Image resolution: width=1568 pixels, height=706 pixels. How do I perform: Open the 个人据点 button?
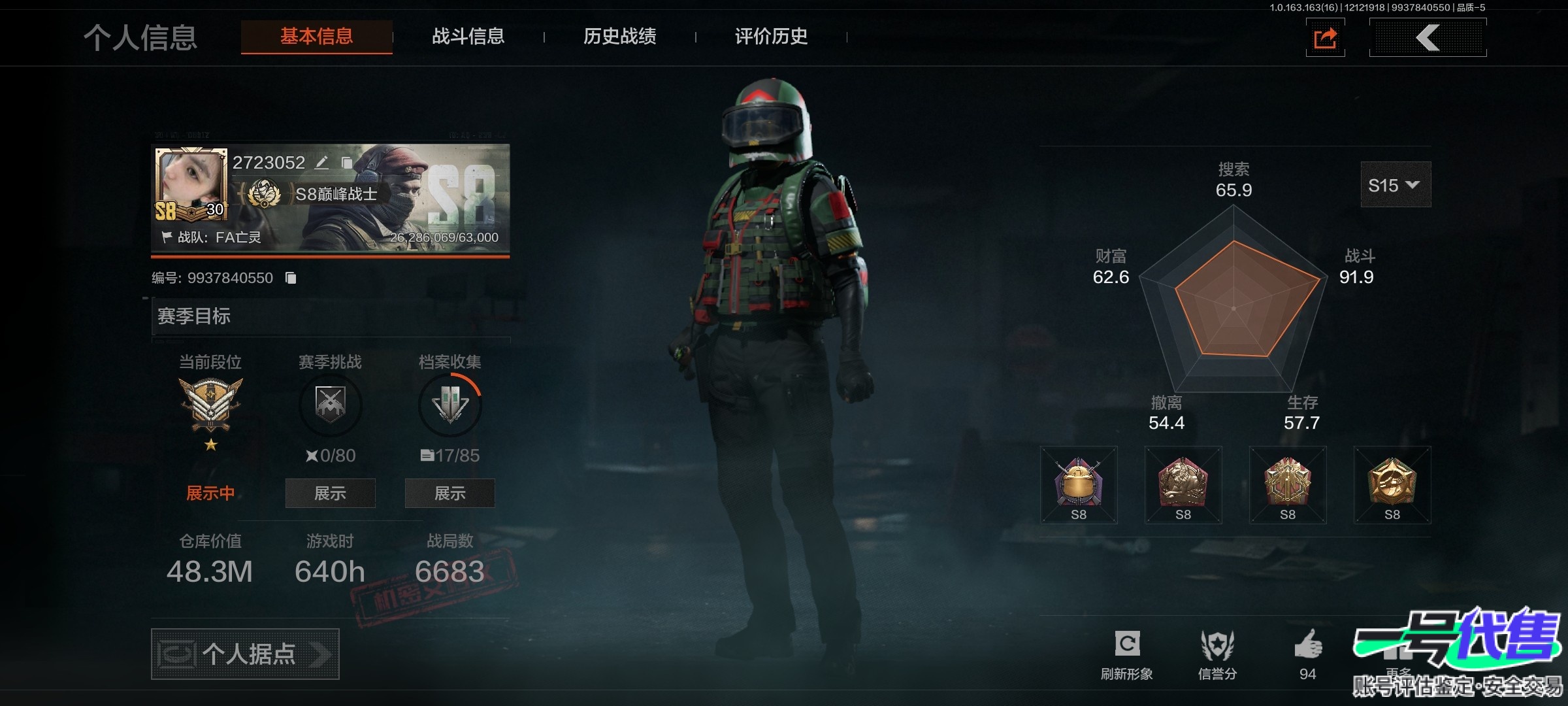click(245, 654)
